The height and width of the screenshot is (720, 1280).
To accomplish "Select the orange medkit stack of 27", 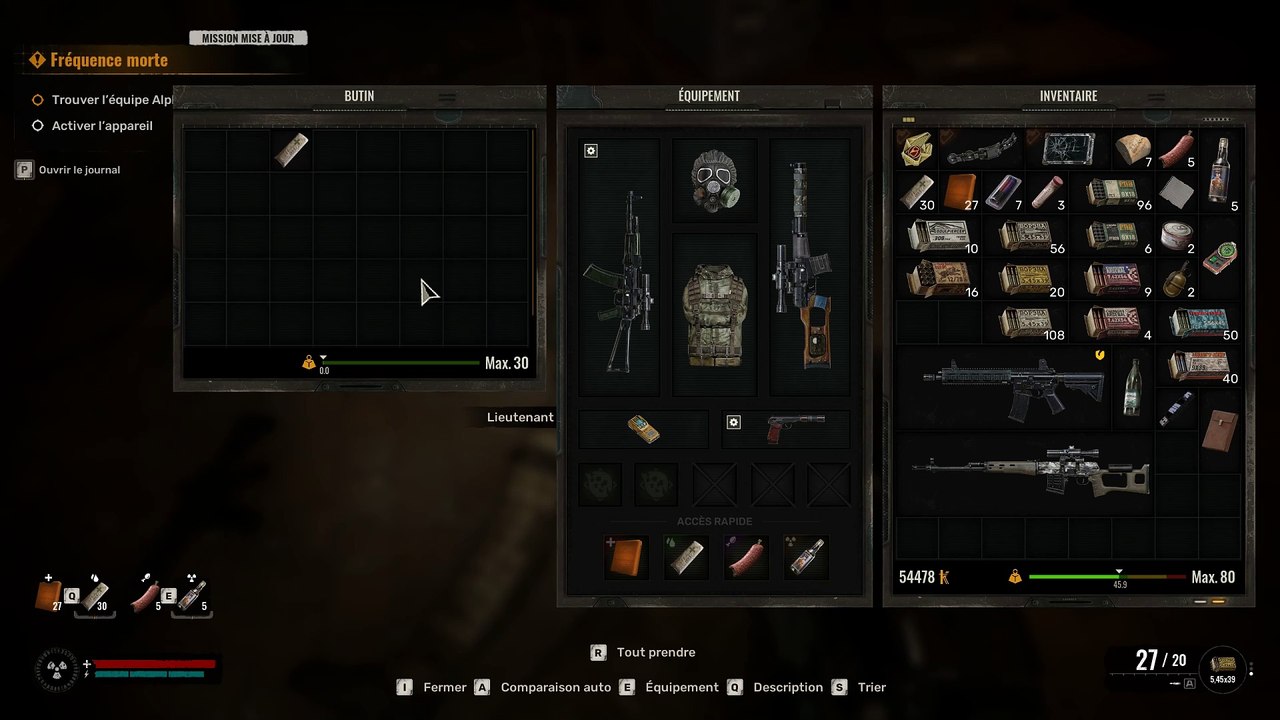I will (x=960, y=191).
